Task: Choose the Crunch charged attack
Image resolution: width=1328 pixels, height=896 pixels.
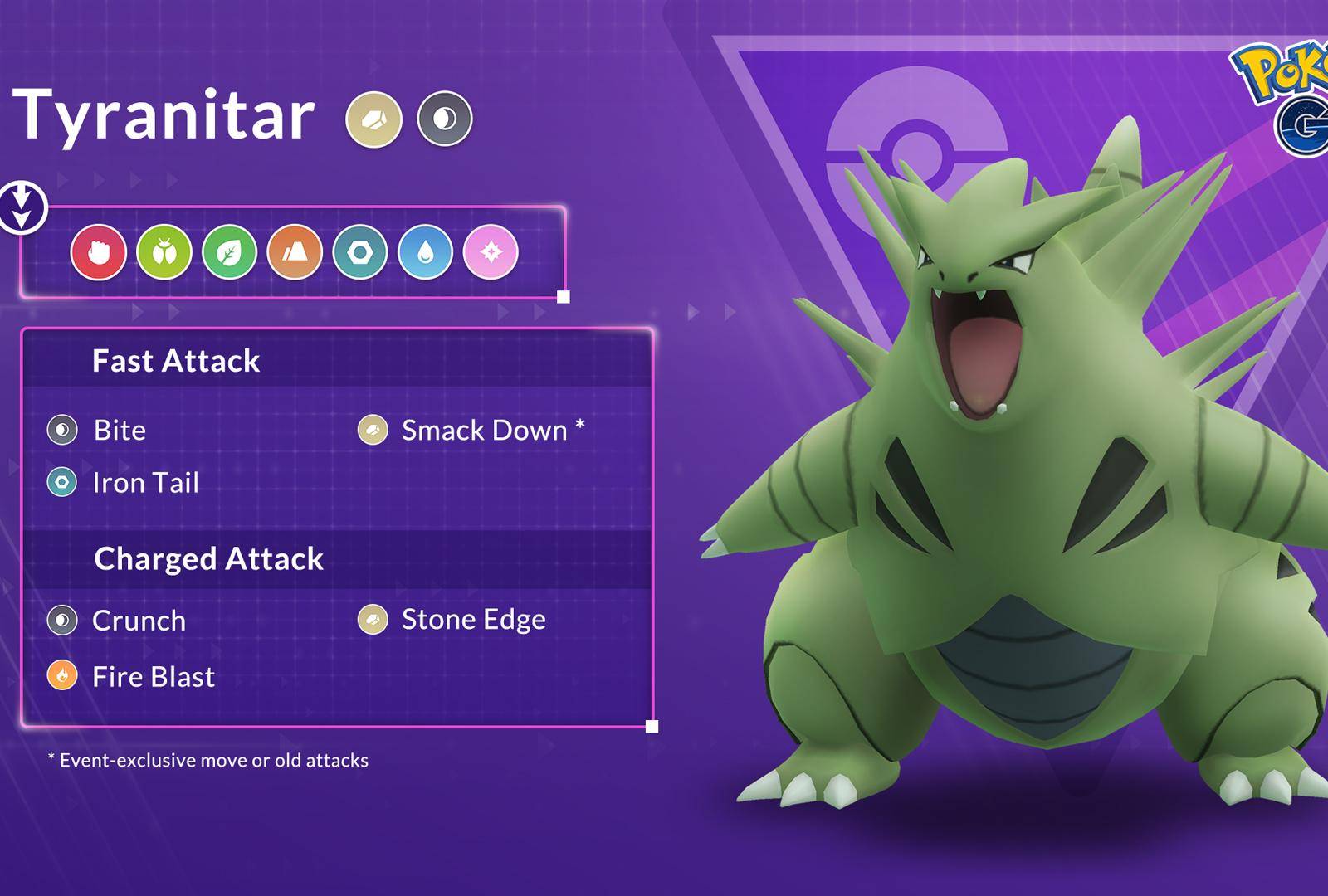Action: (139, 621)
